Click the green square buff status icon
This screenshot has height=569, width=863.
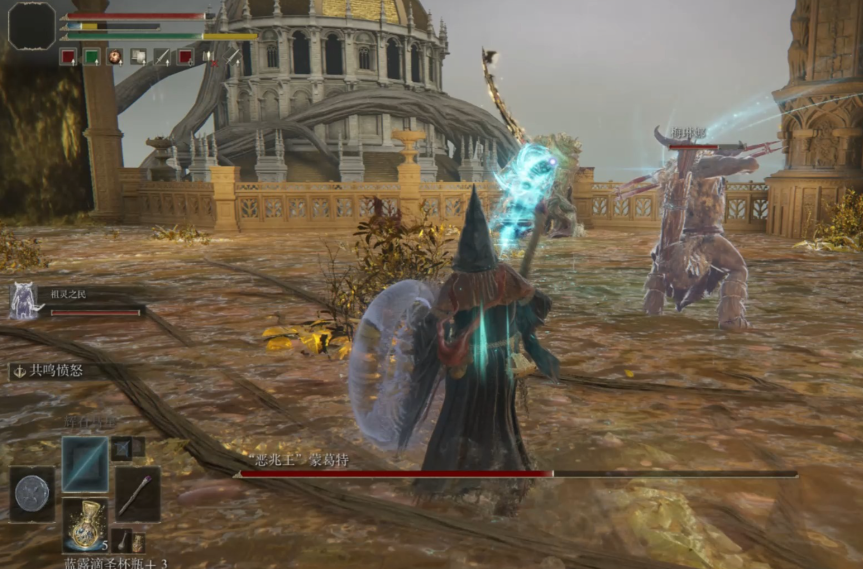tap(92, 57)
